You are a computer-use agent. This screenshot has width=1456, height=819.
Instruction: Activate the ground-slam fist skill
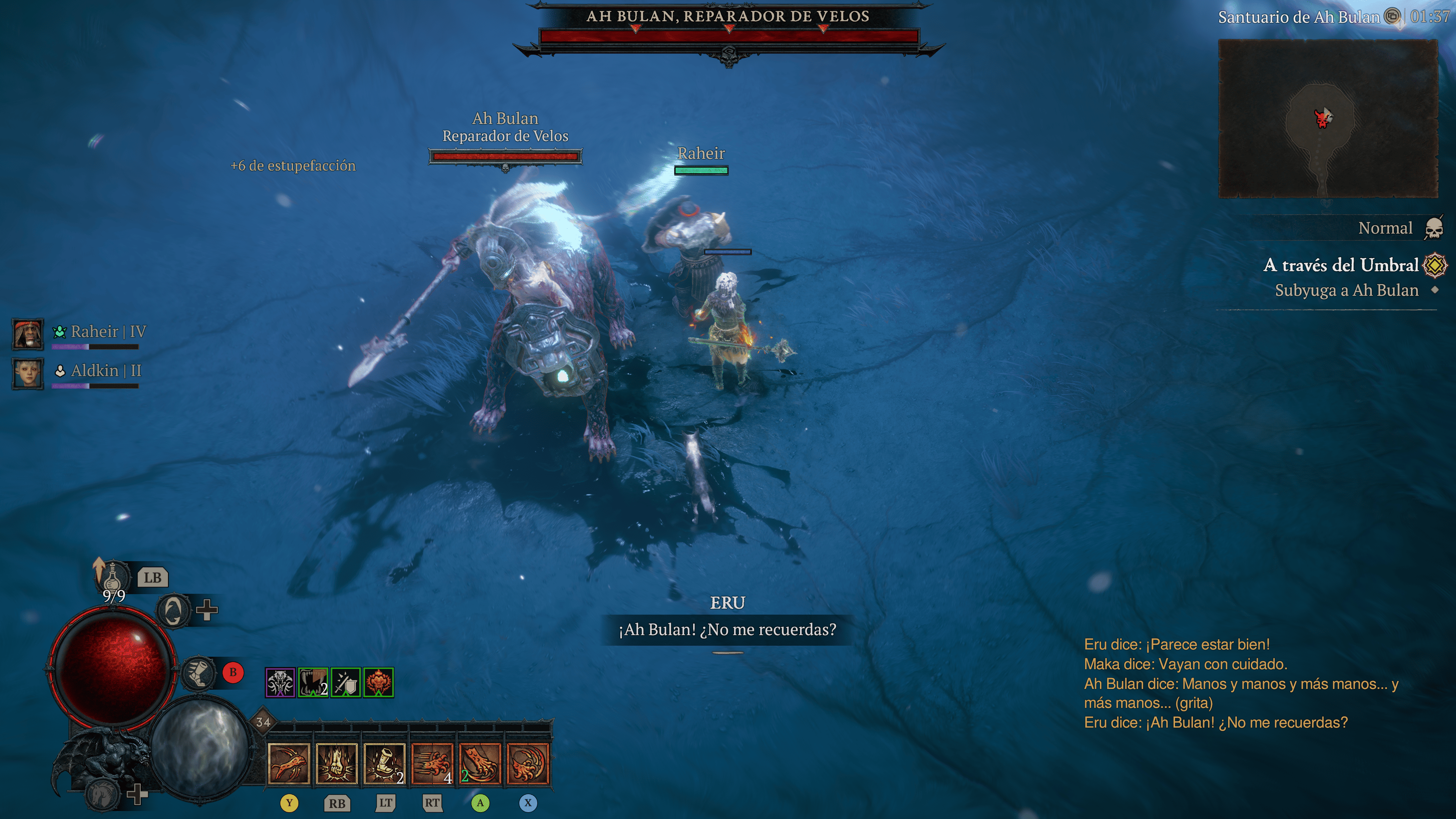337,764
